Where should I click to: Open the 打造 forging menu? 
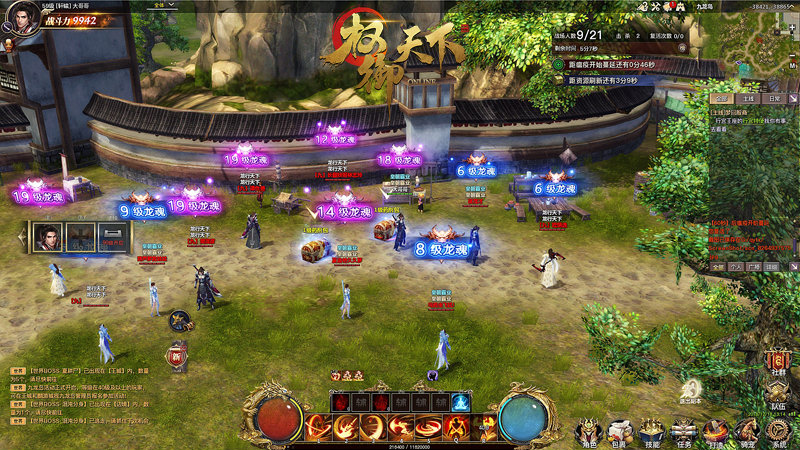coord(714,429)
